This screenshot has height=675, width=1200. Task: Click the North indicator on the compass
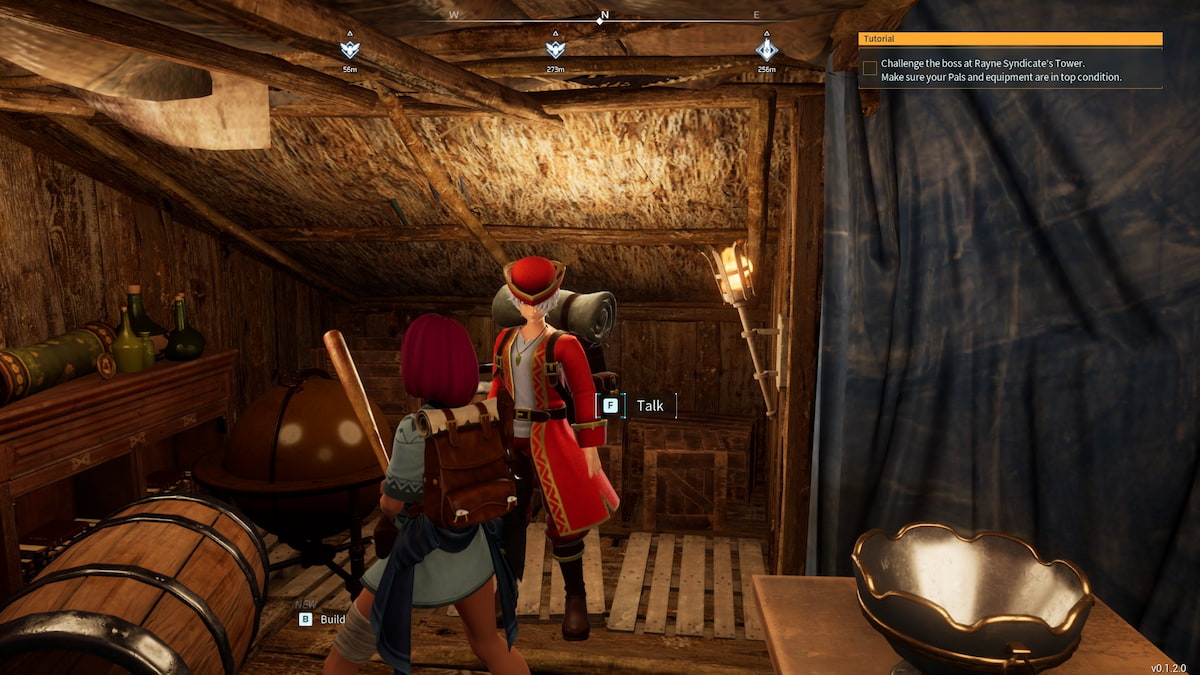click(603, 17)
